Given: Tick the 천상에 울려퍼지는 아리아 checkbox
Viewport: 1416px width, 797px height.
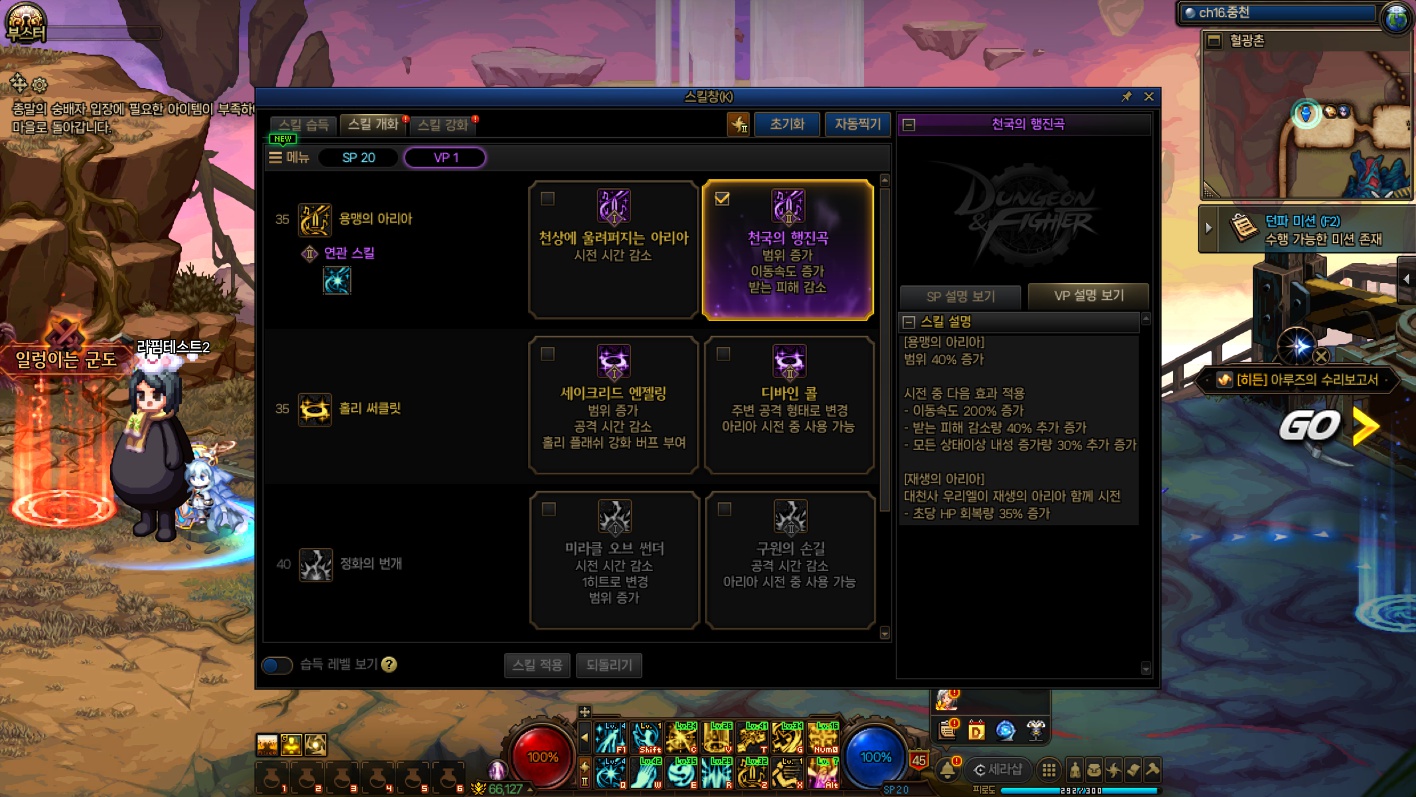Looking at the screenshot, I should click(x=547, y=199).
